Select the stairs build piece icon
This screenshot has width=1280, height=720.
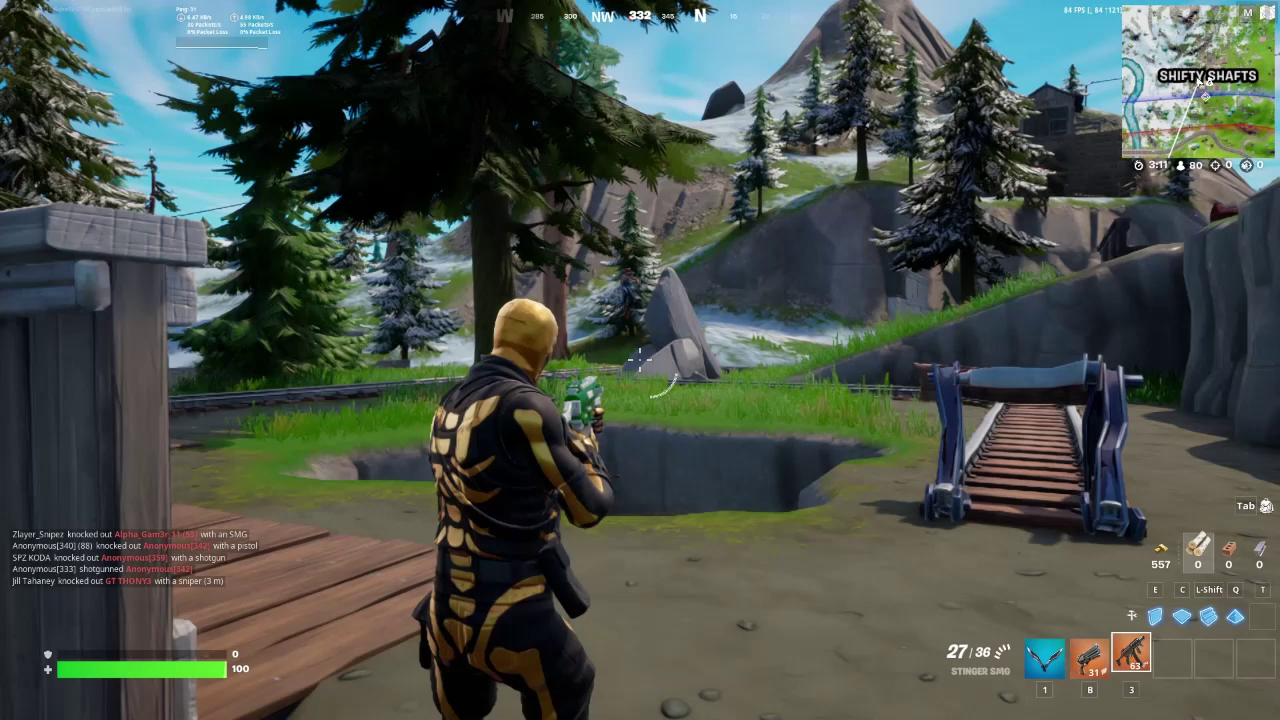click(x=1207, y=617)
